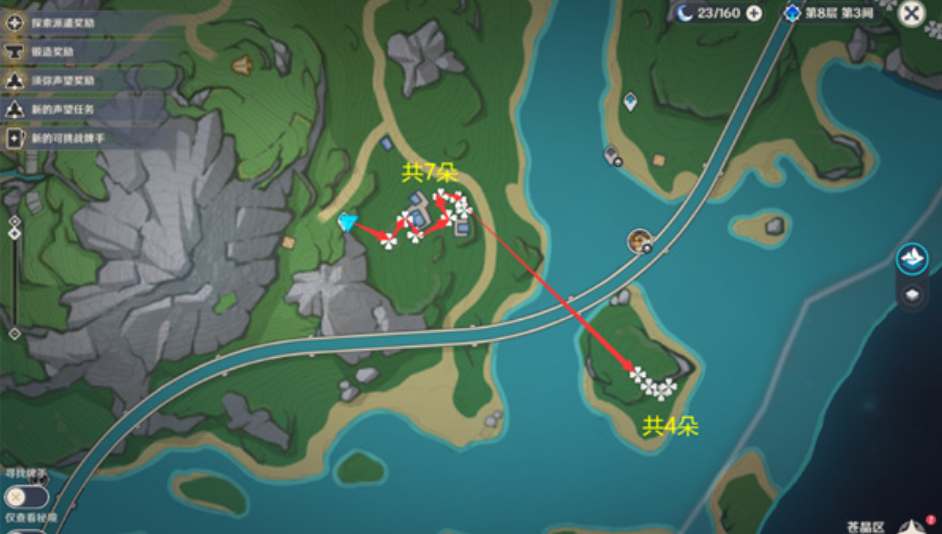The width and height of the screenshot is (942, 534).
Task: Select the round NPC marker beside the bridge
Action: pos(640,240)
